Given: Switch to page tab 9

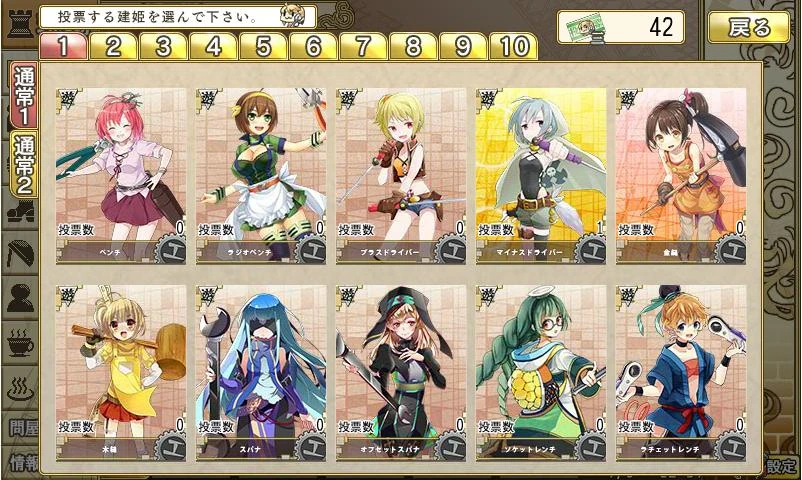Looking at the screenshot, I should [463, 47].
